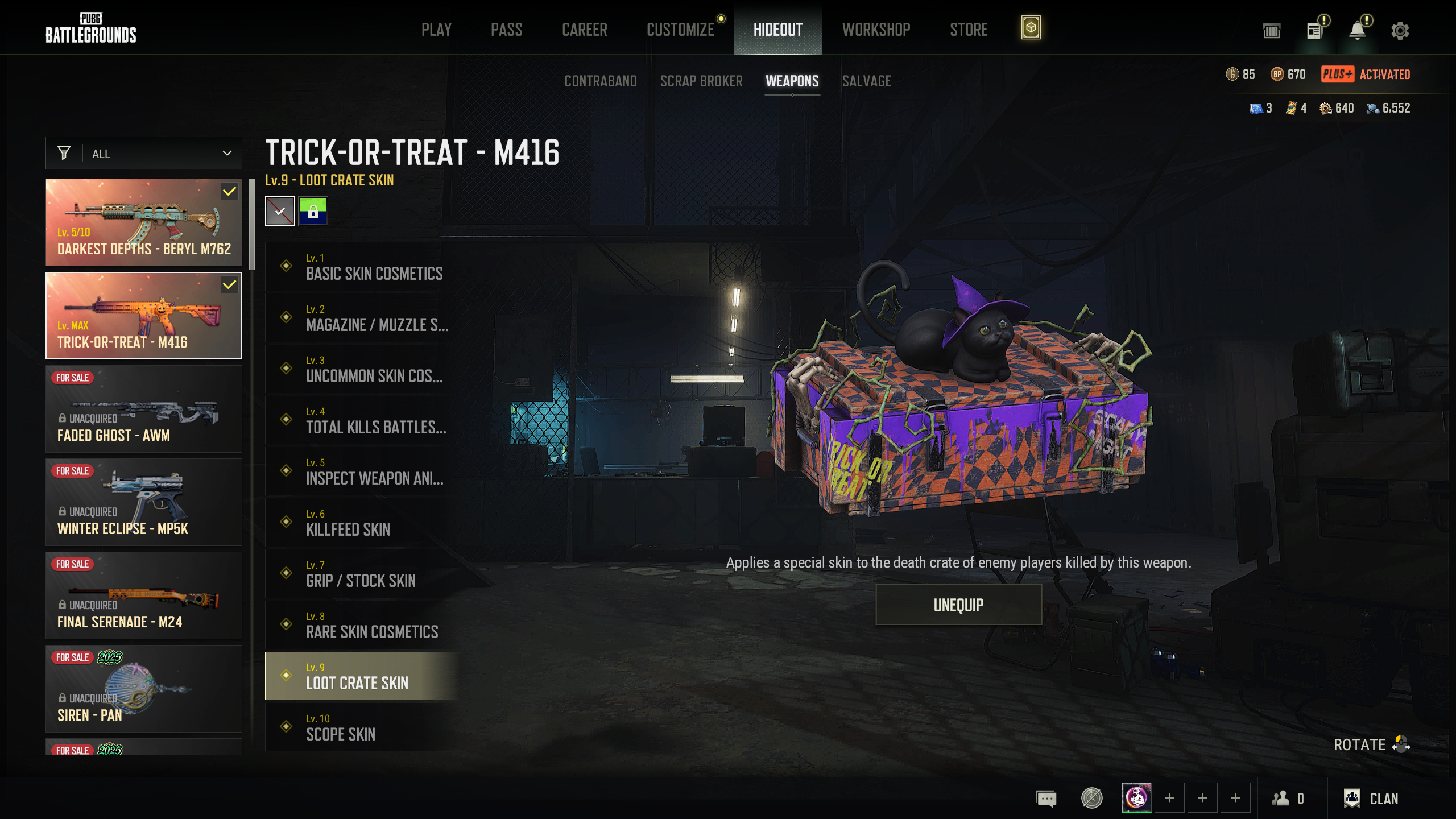Switch to the Contraband tab
This screenshot has height=819, width=1456.
[601, 81]
